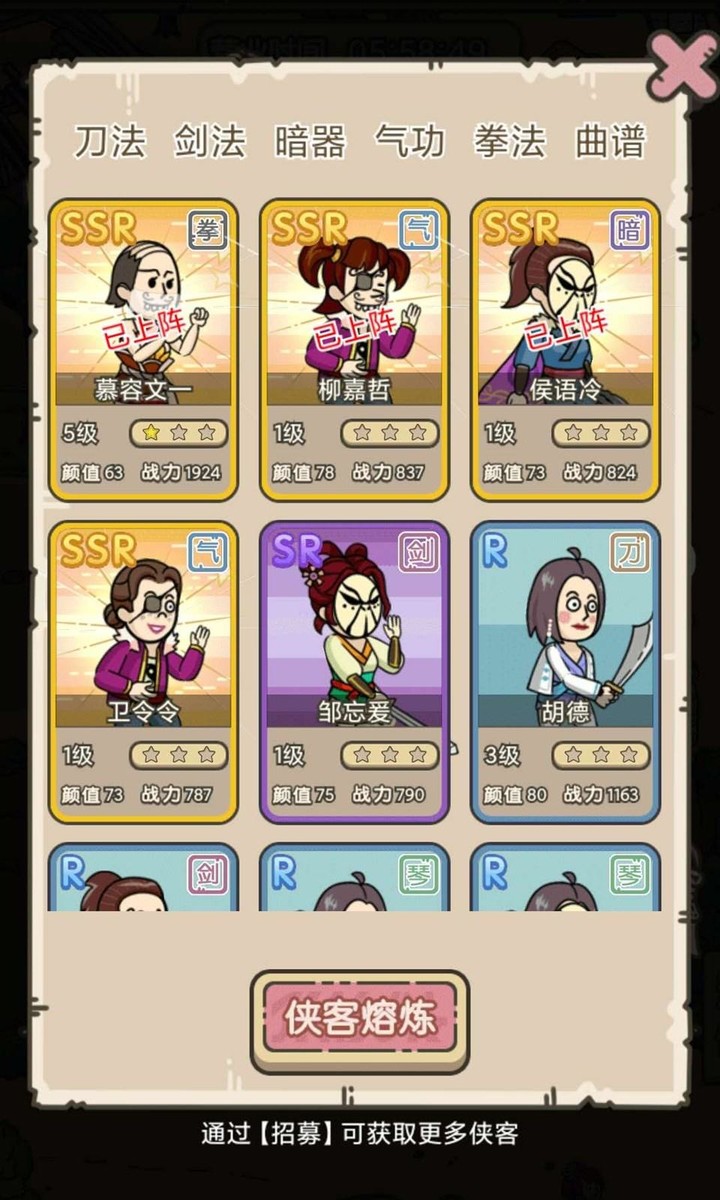Screen dimensions: 720x1200
Task: Pick the 卫令令 SSR card
Action: click(x=143, y=671)
